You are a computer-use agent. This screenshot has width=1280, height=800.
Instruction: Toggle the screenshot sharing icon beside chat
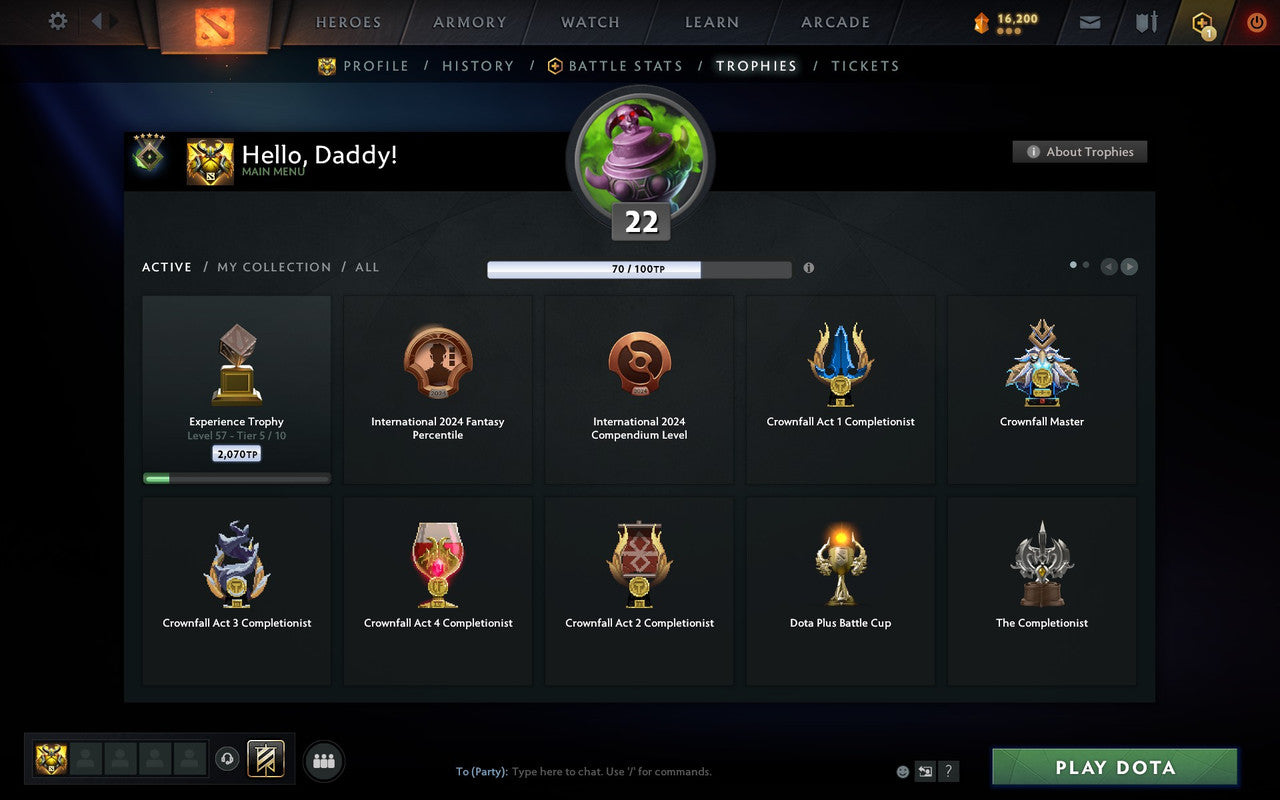pyautogui.click(x=925, y=771)
